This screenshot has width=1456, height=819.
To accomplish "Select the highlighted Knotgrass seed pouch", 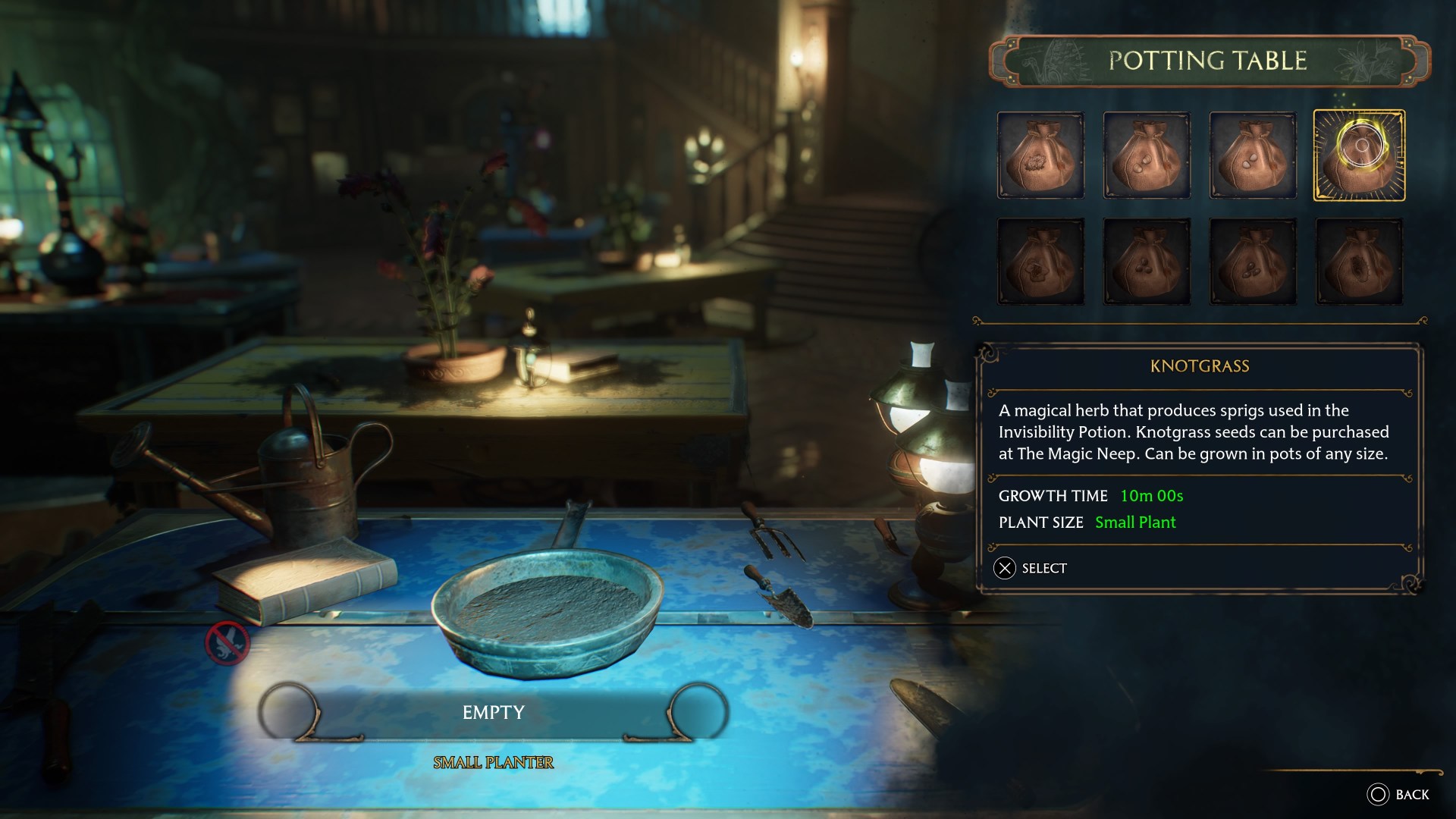I will click(1359, 155).
